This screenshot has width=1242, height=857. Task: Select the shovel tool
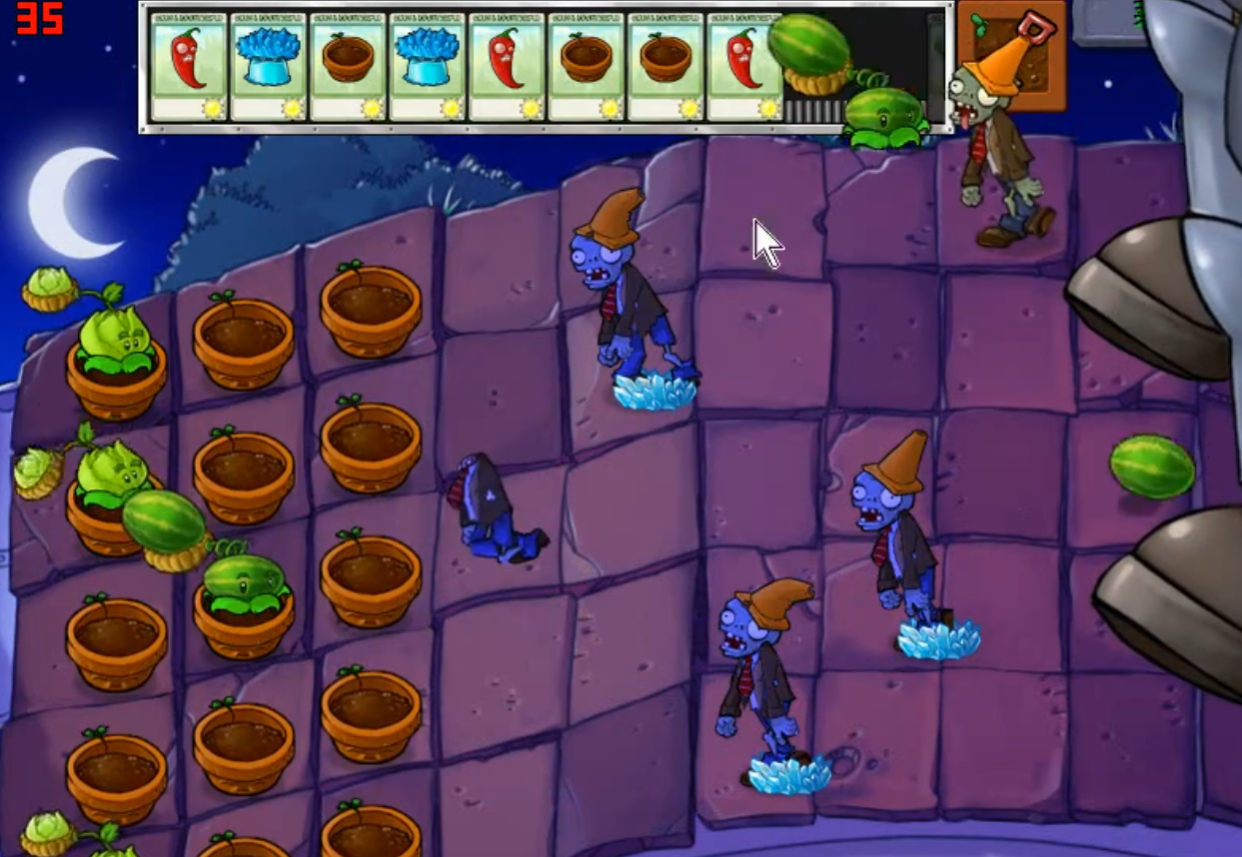(1011, 55)
